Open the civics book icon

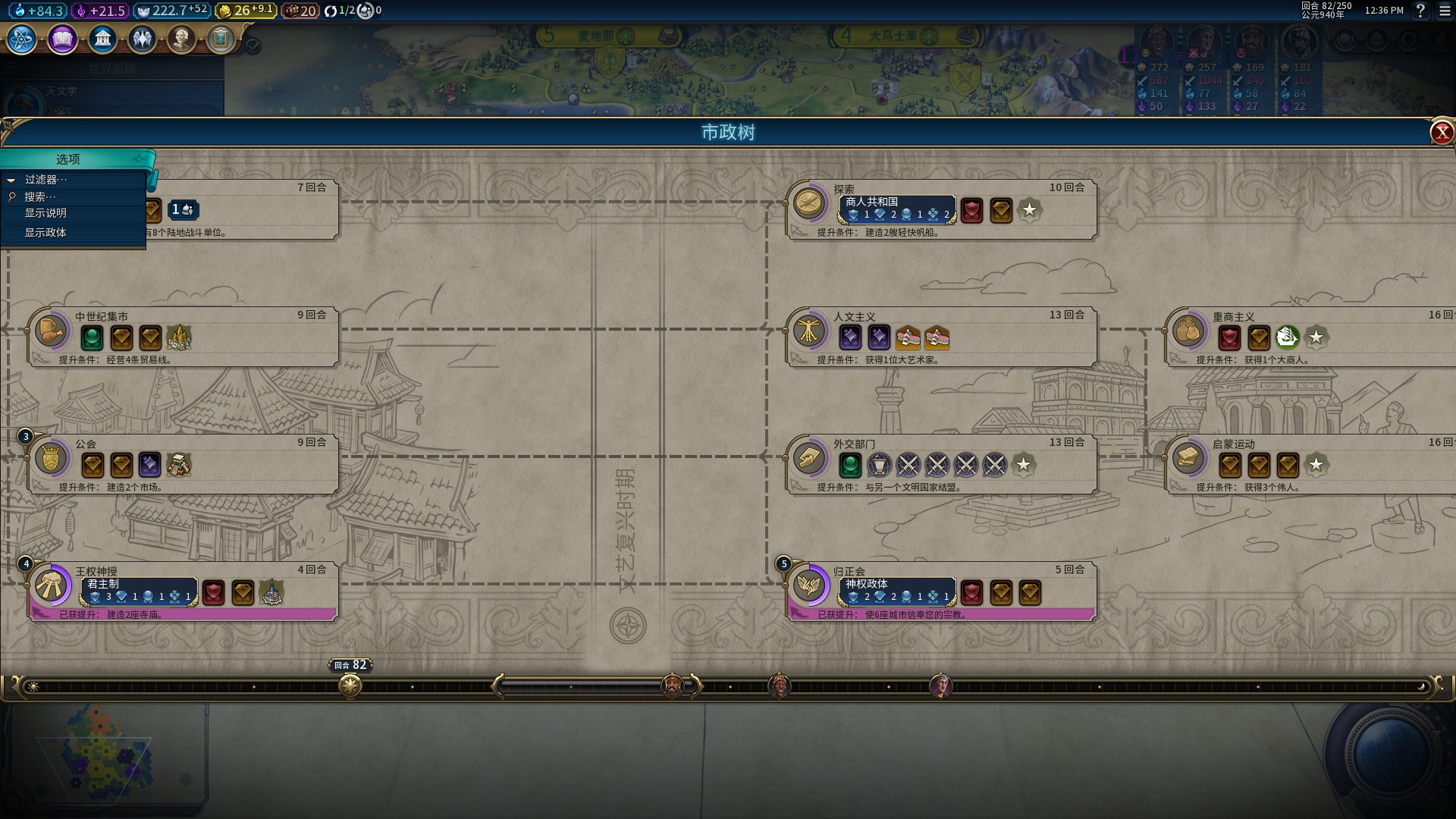click(x=62, y=39)
